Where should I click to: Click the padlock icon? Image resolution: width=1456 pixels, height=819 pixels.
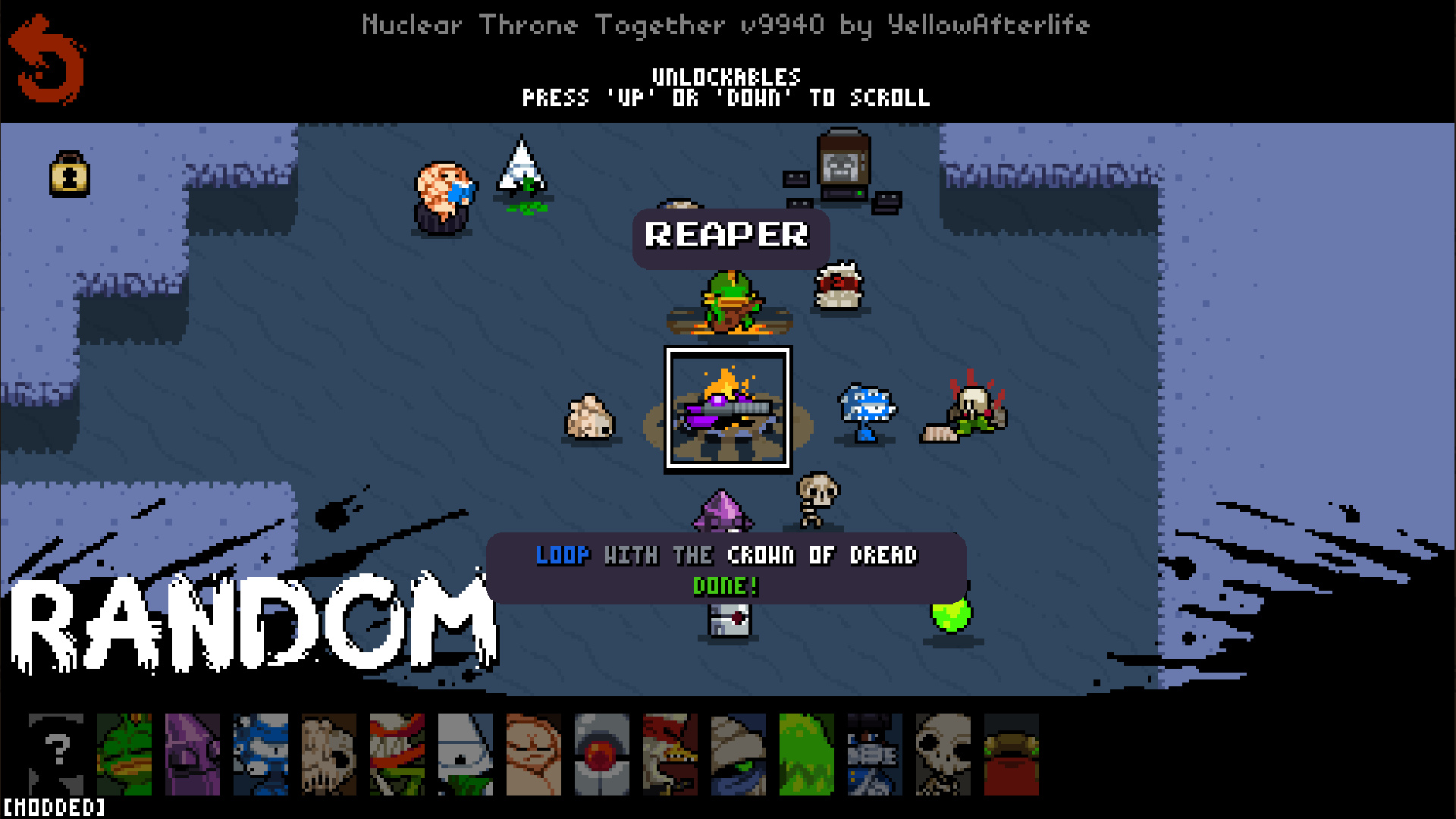(x=70, y=174)
